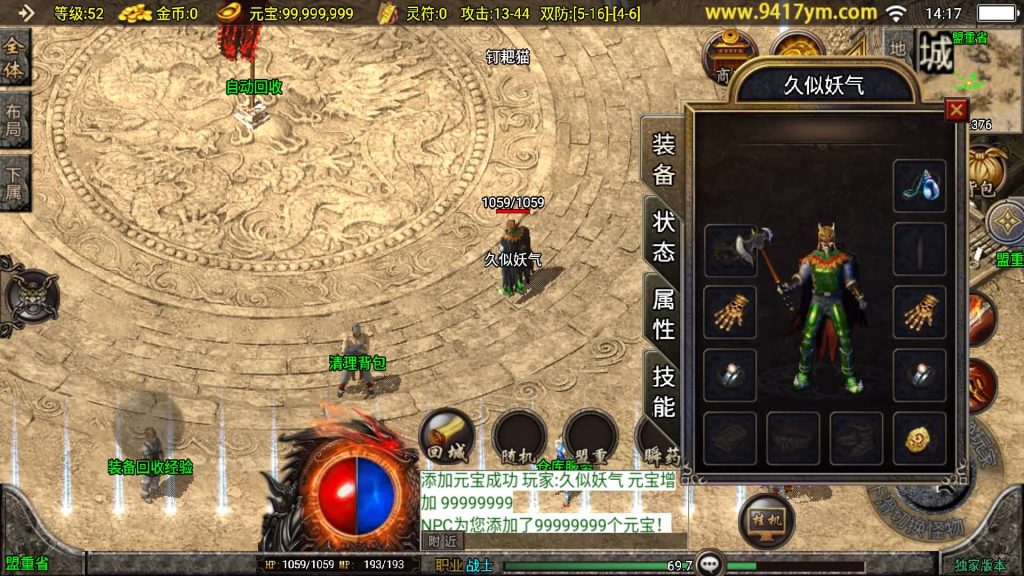Select the gold medal charm slot
The image size is (1024, 576).
[919, 438]
